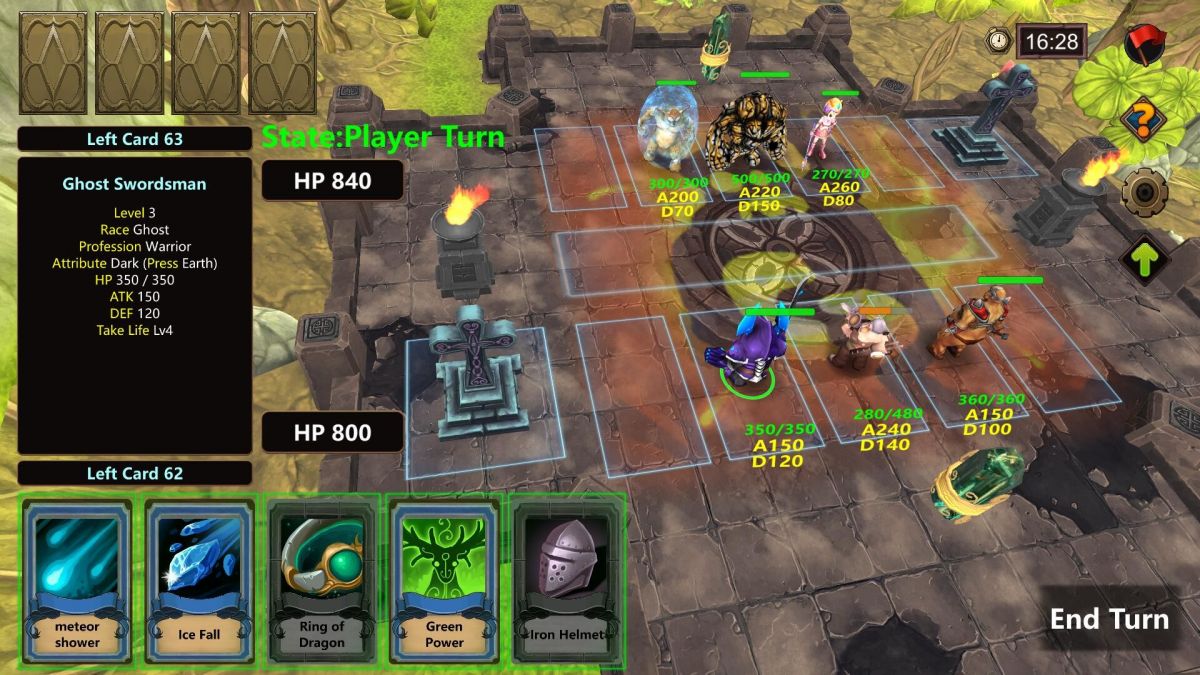Open the gear settings icon
The height and width of the screenshot is (675, 1200).
click(x=1140, y=192)
